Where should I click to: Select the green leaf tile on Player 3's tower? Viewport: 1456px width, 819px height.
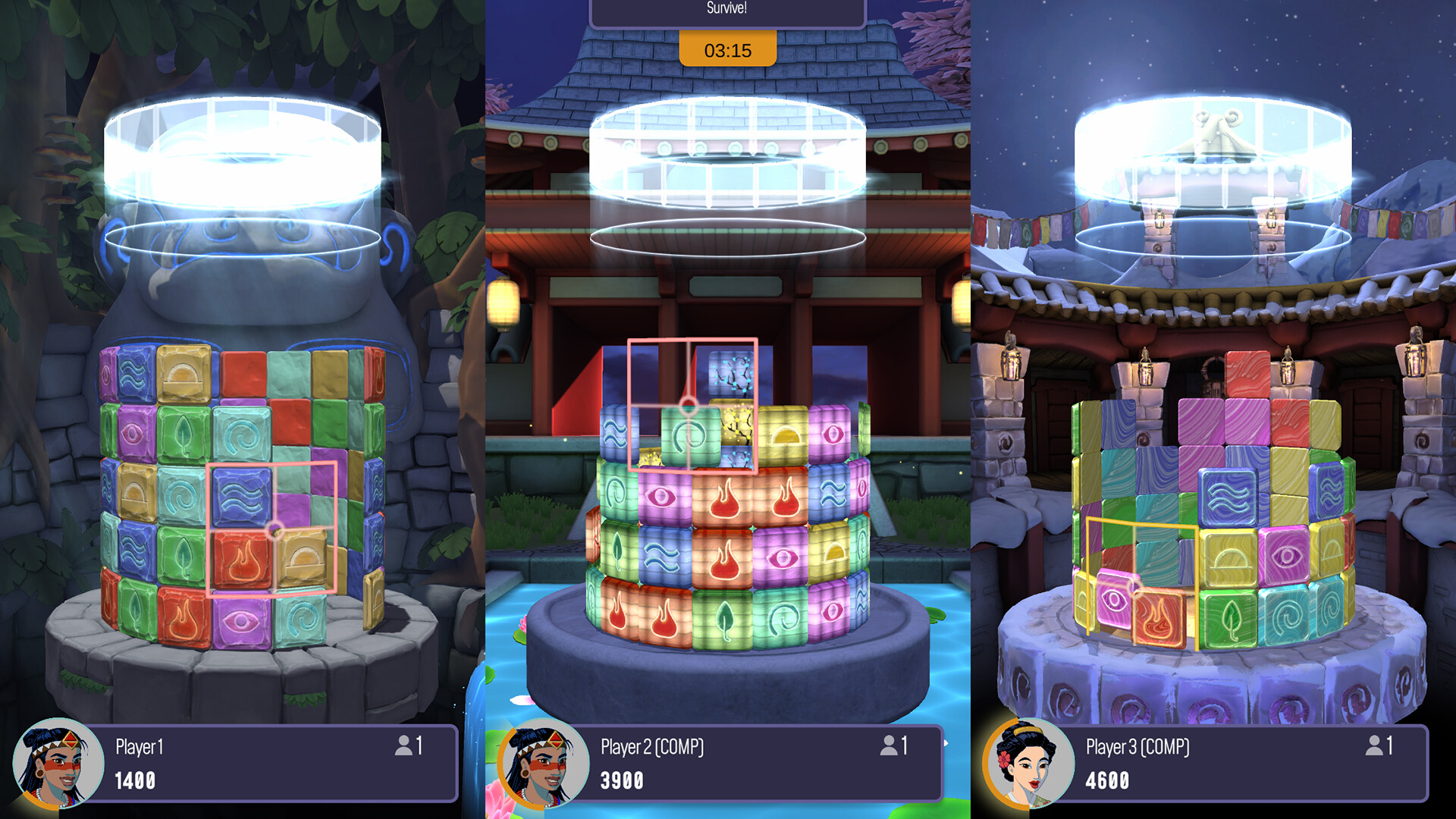click(x=1230, y=620)
